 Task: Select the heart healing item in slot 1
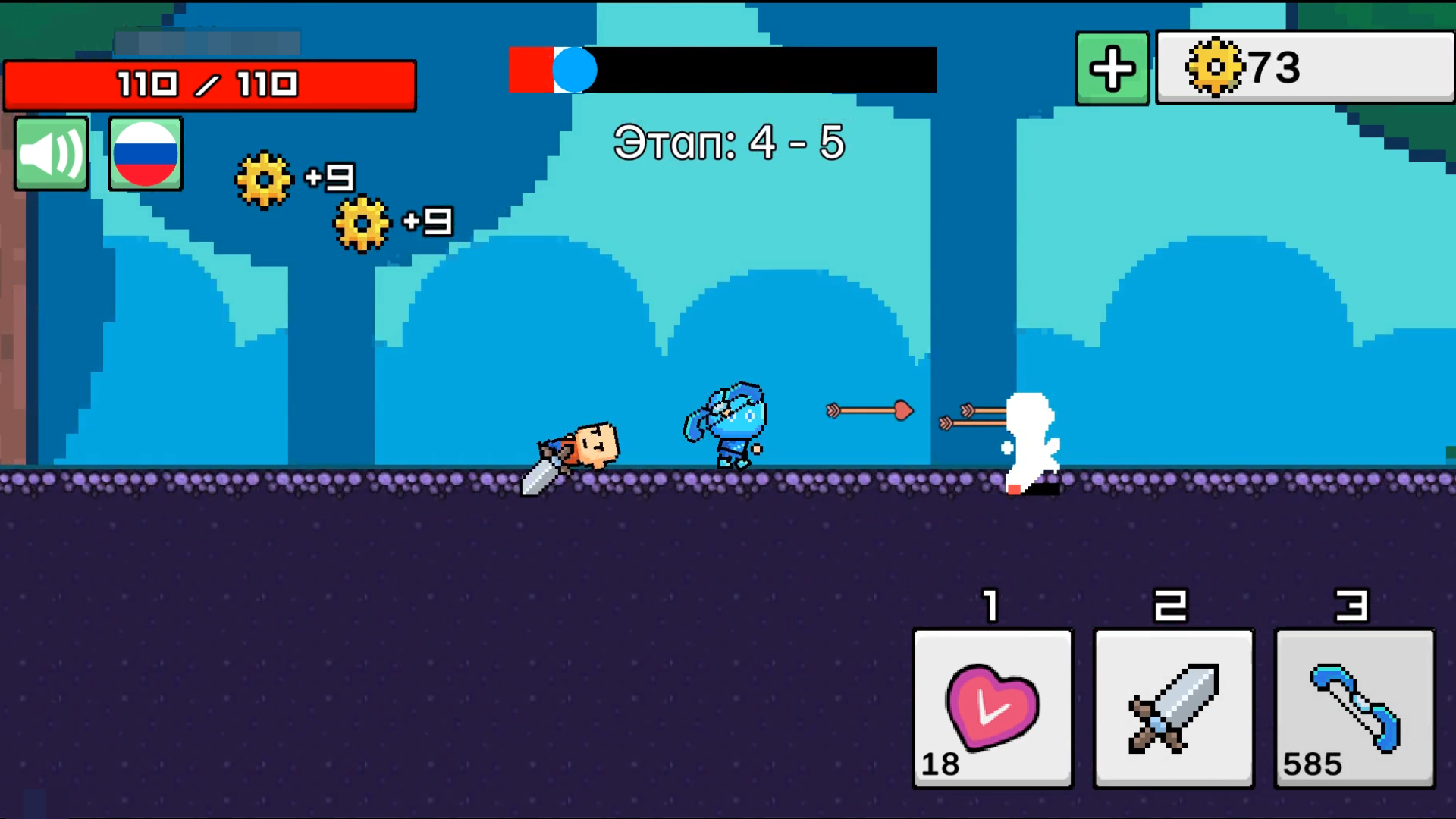(991, 709)
